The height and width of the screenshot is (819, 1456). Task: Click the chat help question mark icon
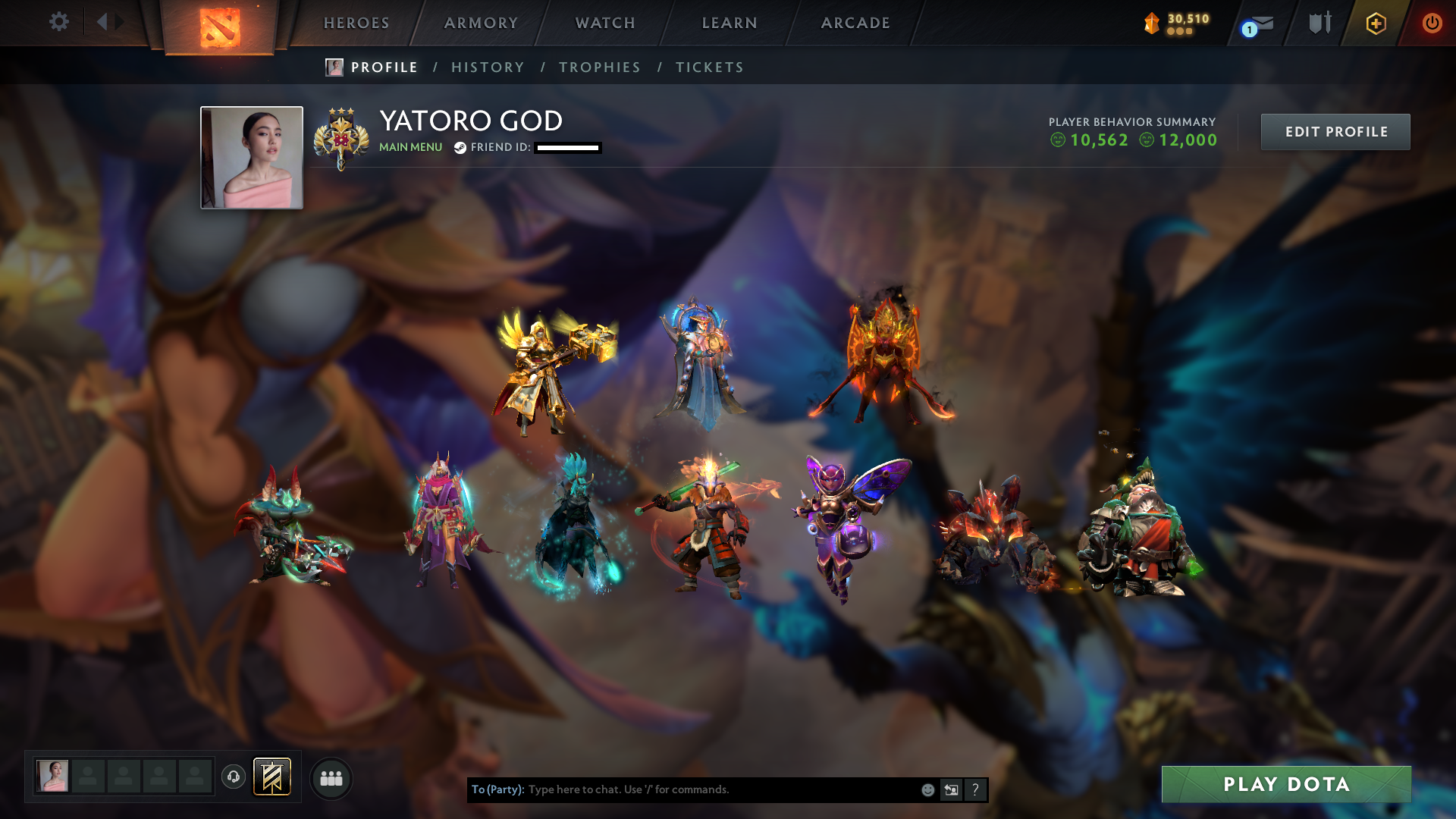(x=976, y=789)
